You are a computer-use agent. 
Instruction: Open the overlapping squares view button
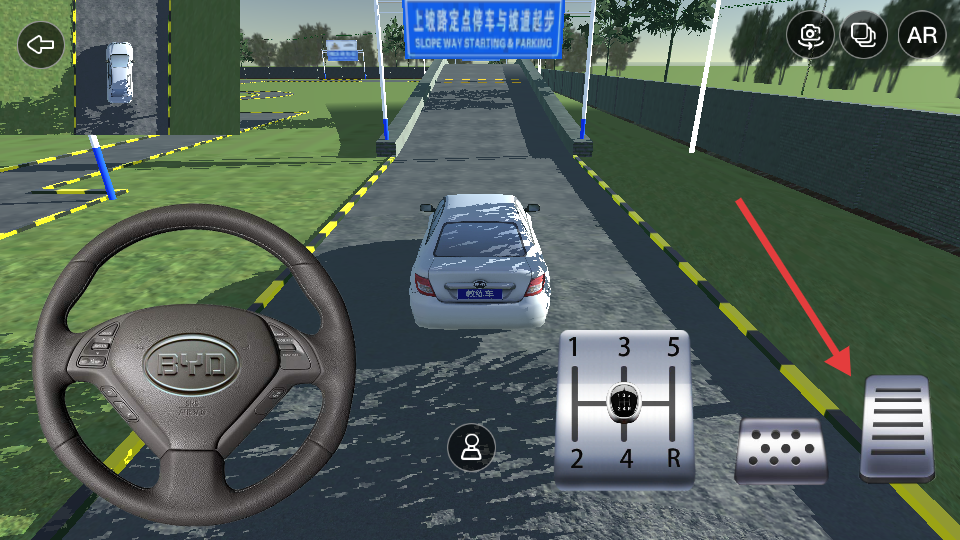tap(864, 36)
